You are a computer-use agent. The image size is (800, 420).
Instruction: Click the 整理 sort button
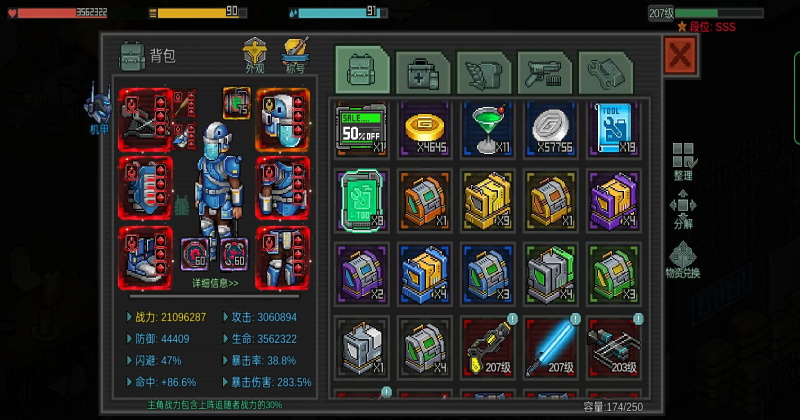(x=683, y=161)
